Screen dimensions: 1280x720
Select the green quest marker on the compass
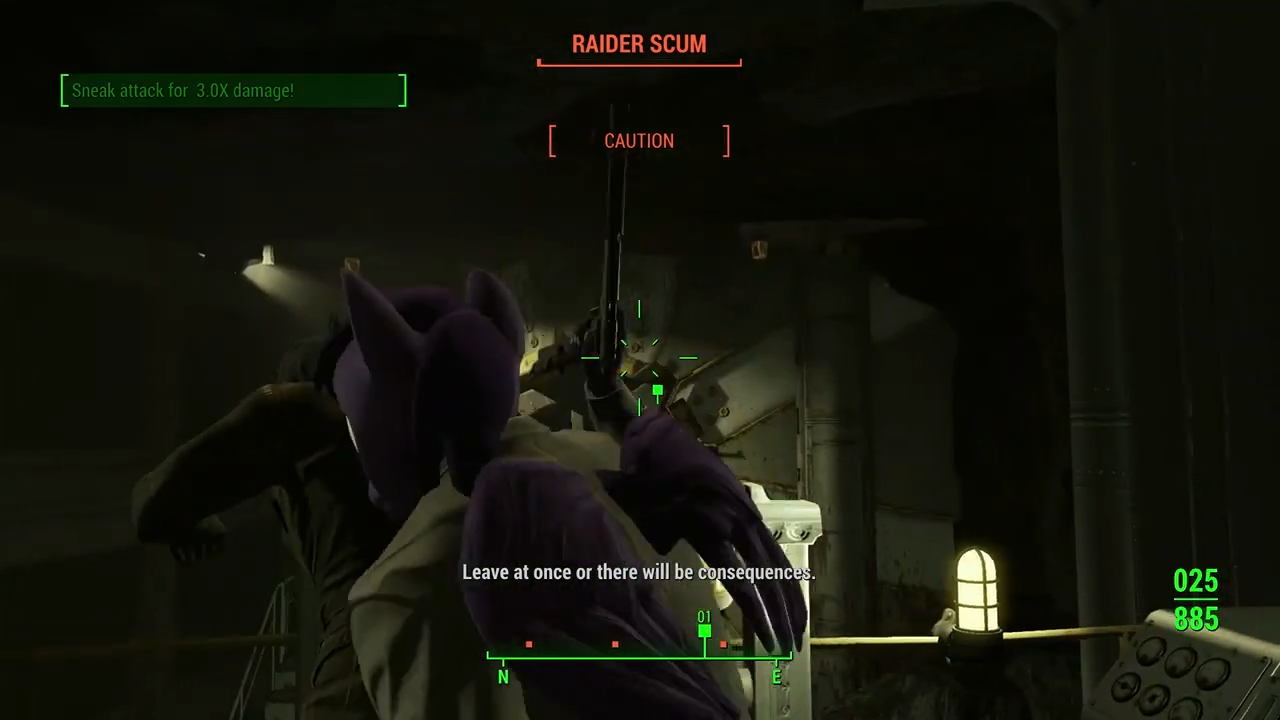(x=705, y=630)
